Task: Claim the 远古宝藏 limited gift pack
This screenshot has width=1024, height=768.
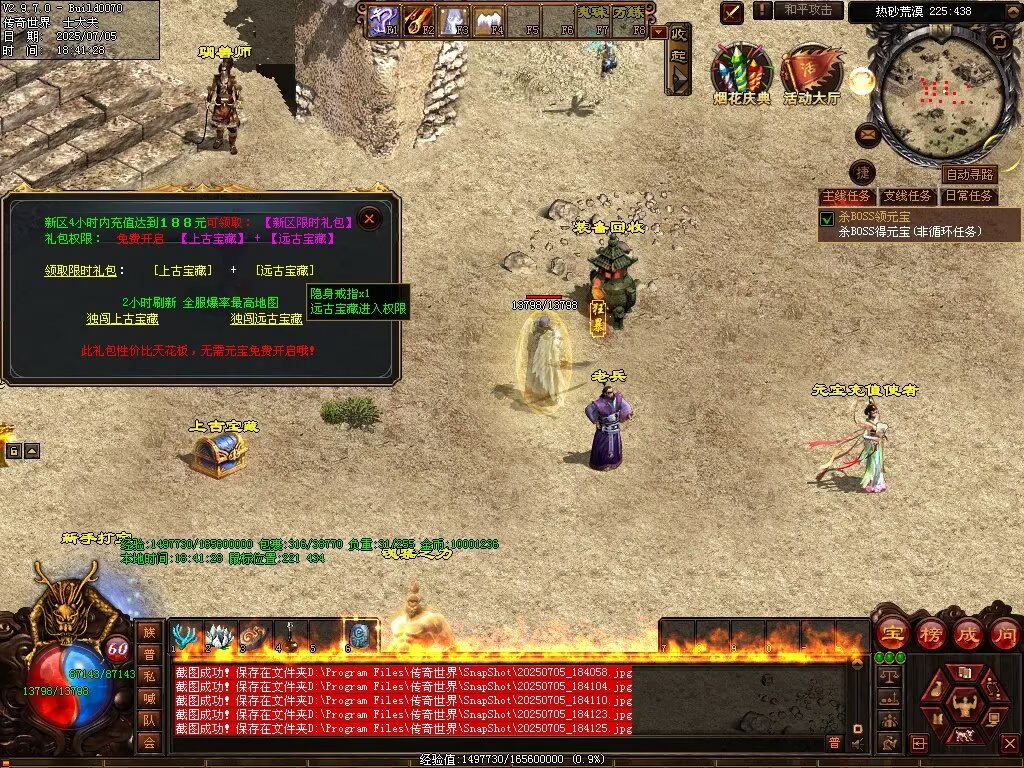Action: tap(285, 270)
